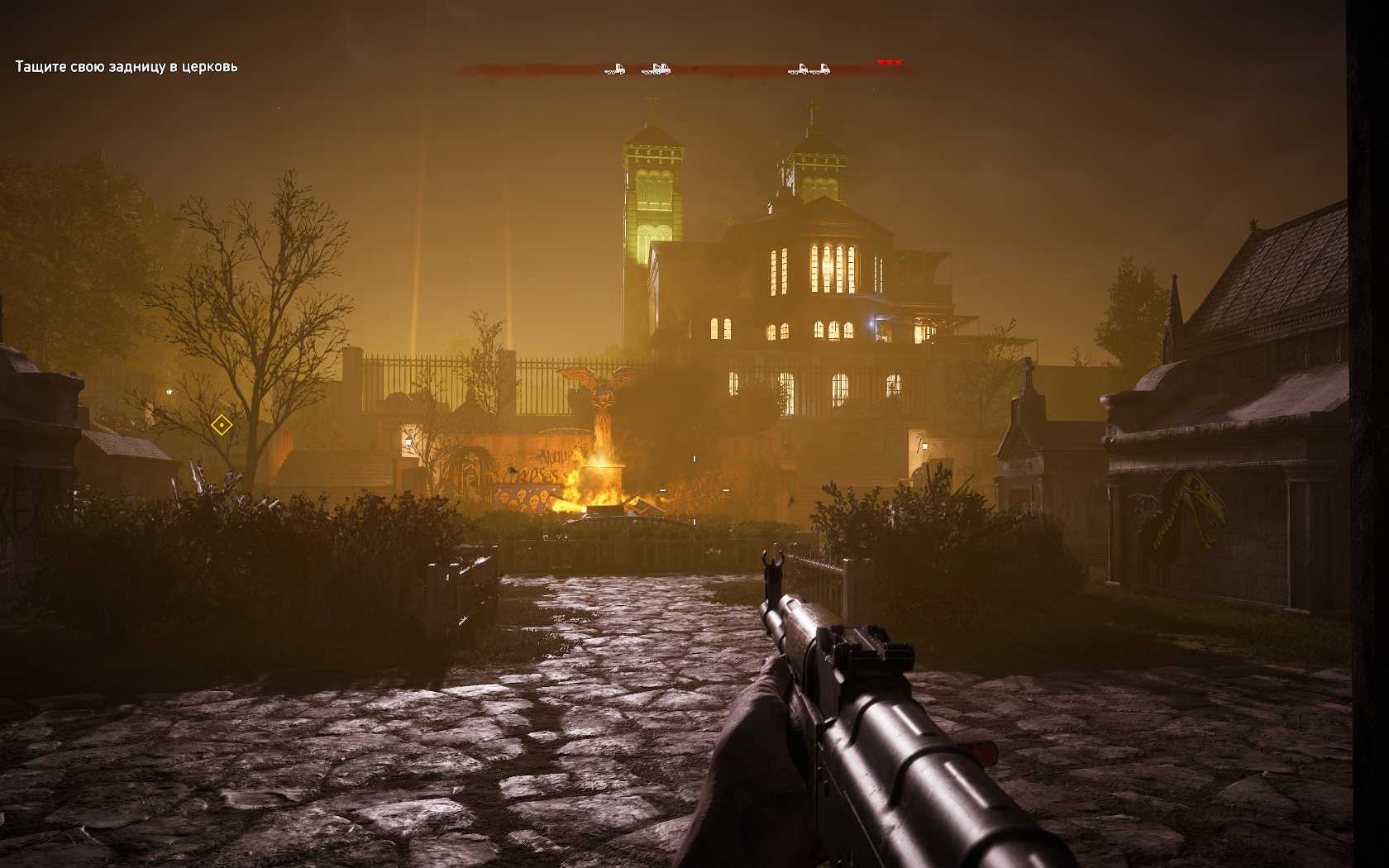Image resolution: width=1389 pixels, height=868 pixels.
Task: Click the red triple enemy markers on compass
Action: pyautogui.click(x=890, y=63)
